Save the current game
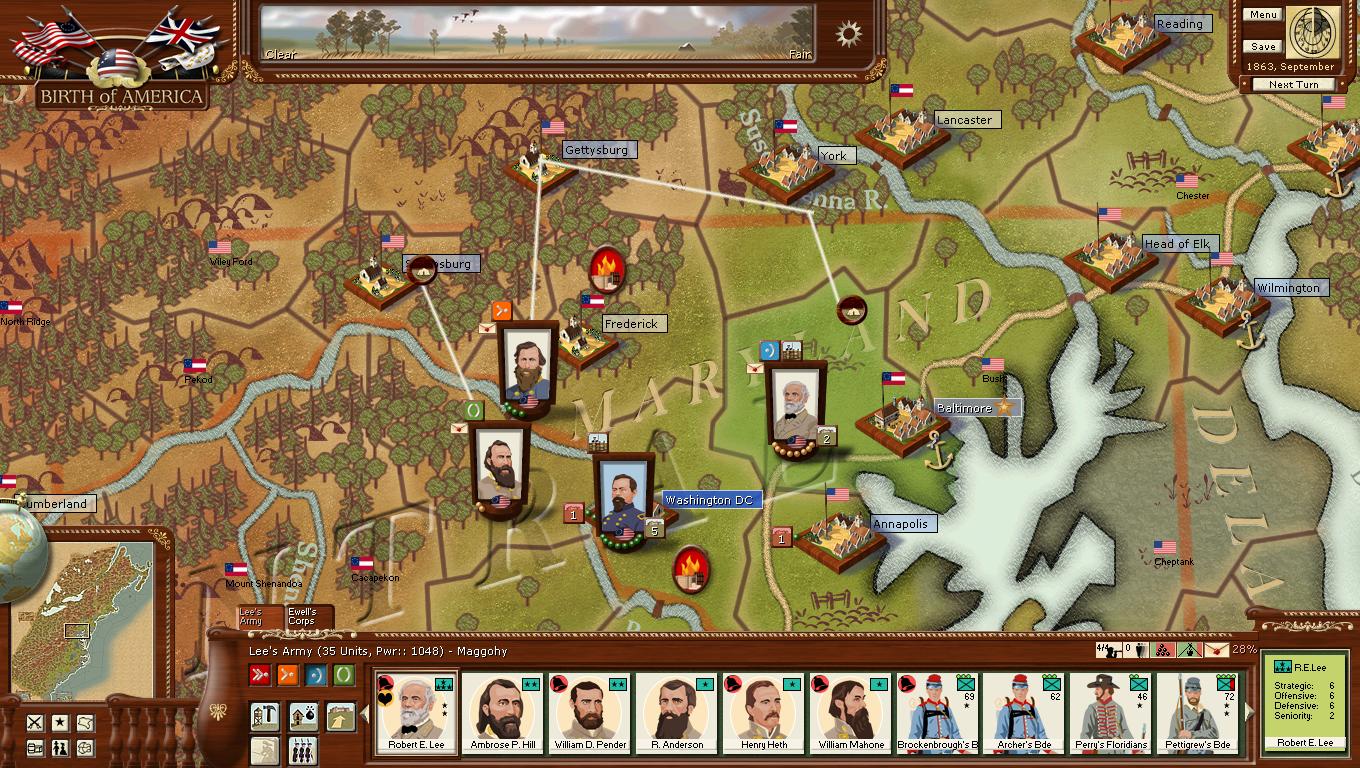1360x768 pixels. tap(1263, 47)
